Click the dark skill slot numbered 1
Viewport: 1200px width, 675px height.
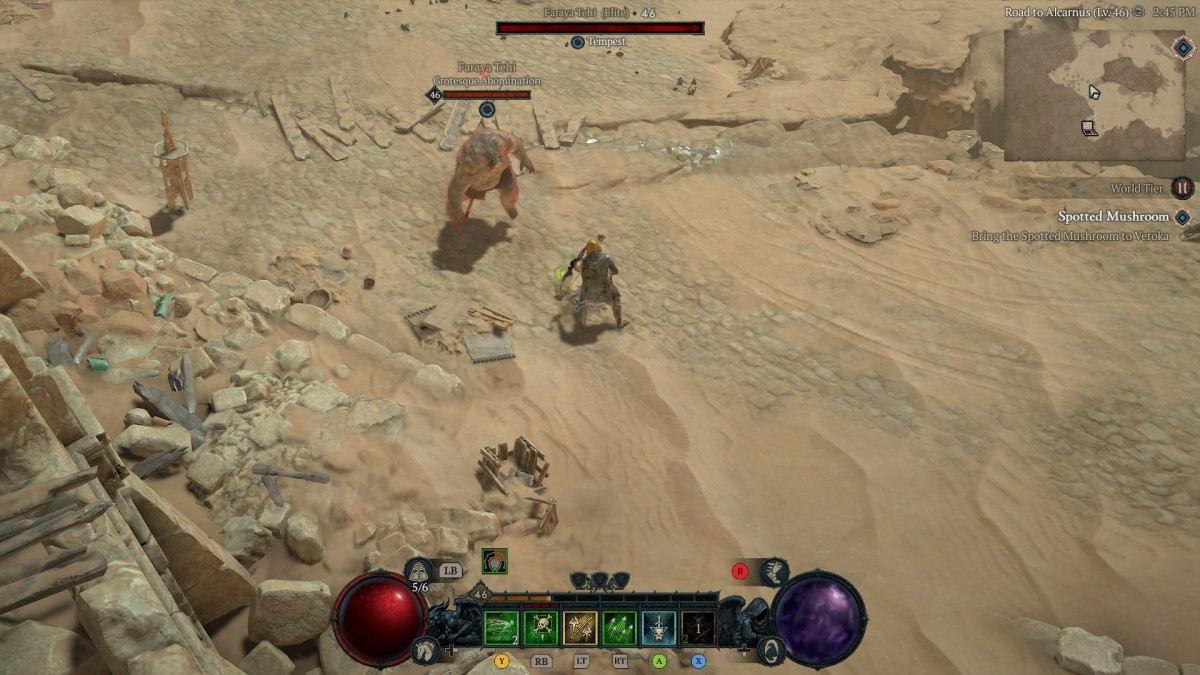coord(697,627)
